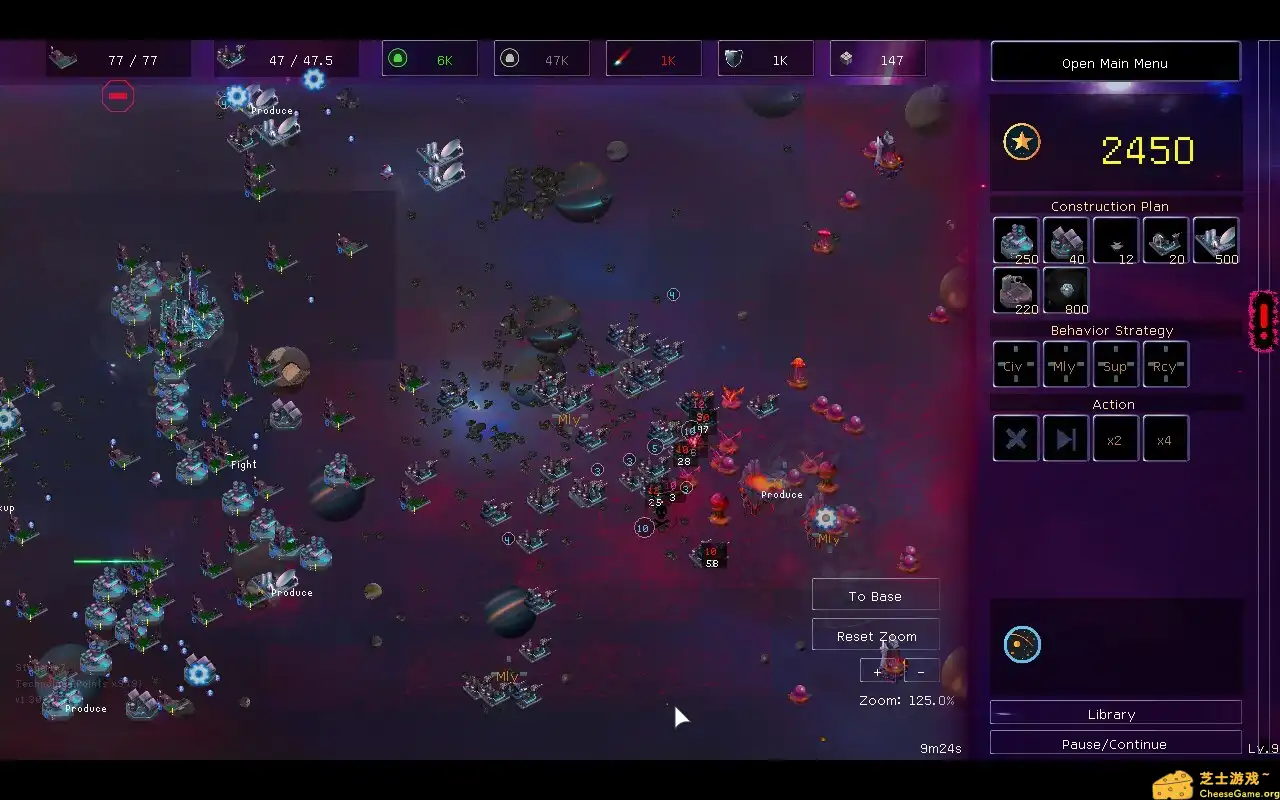Choose the 220-cost turret in Construction Plan
Screen dimensions: 1280x800
click(1015, 290)
